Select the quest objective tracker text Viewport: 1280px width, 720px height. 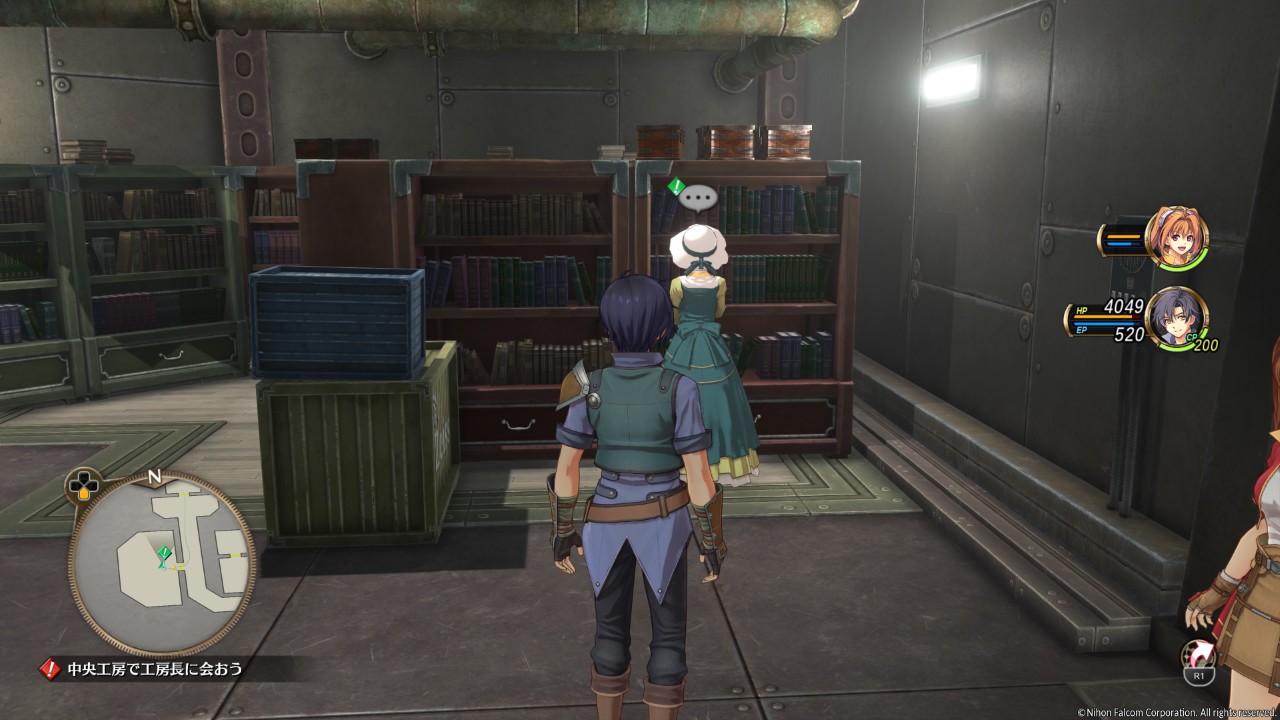tap(155, 669)
